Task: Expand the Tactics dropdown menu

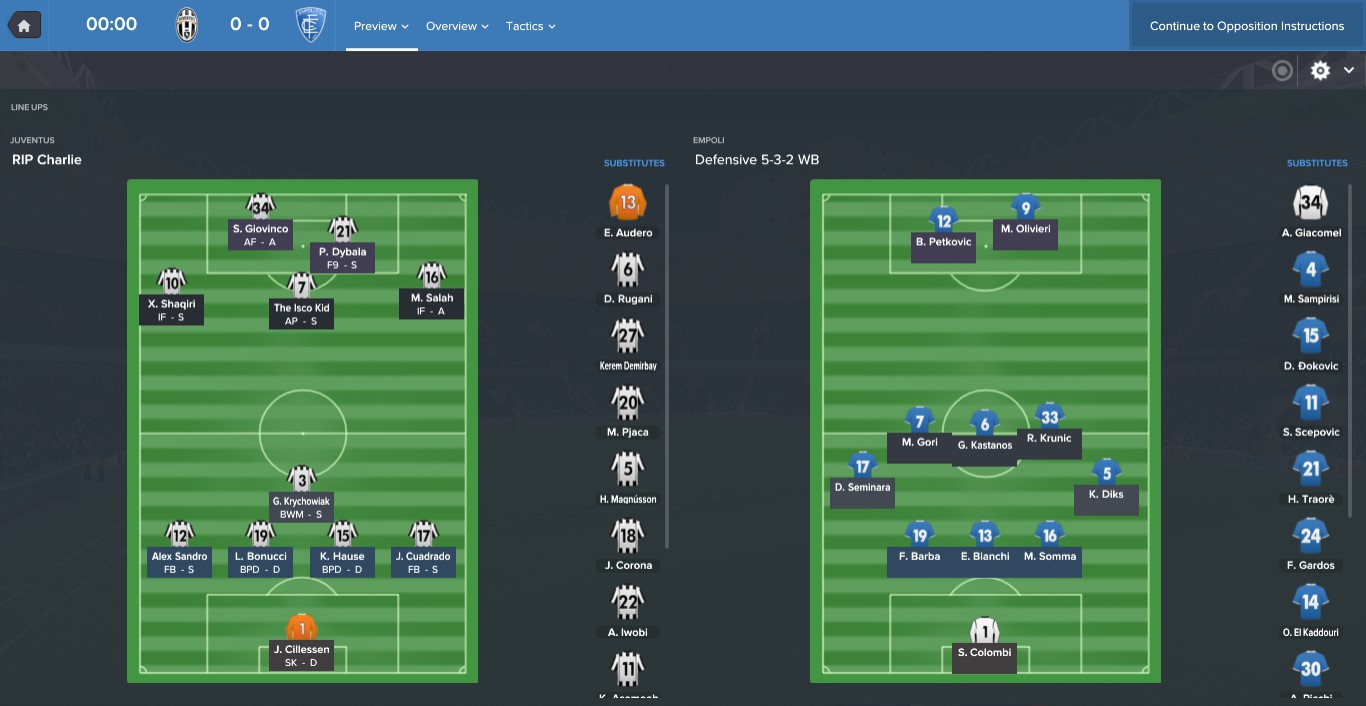Action: (x=530, y=26)
